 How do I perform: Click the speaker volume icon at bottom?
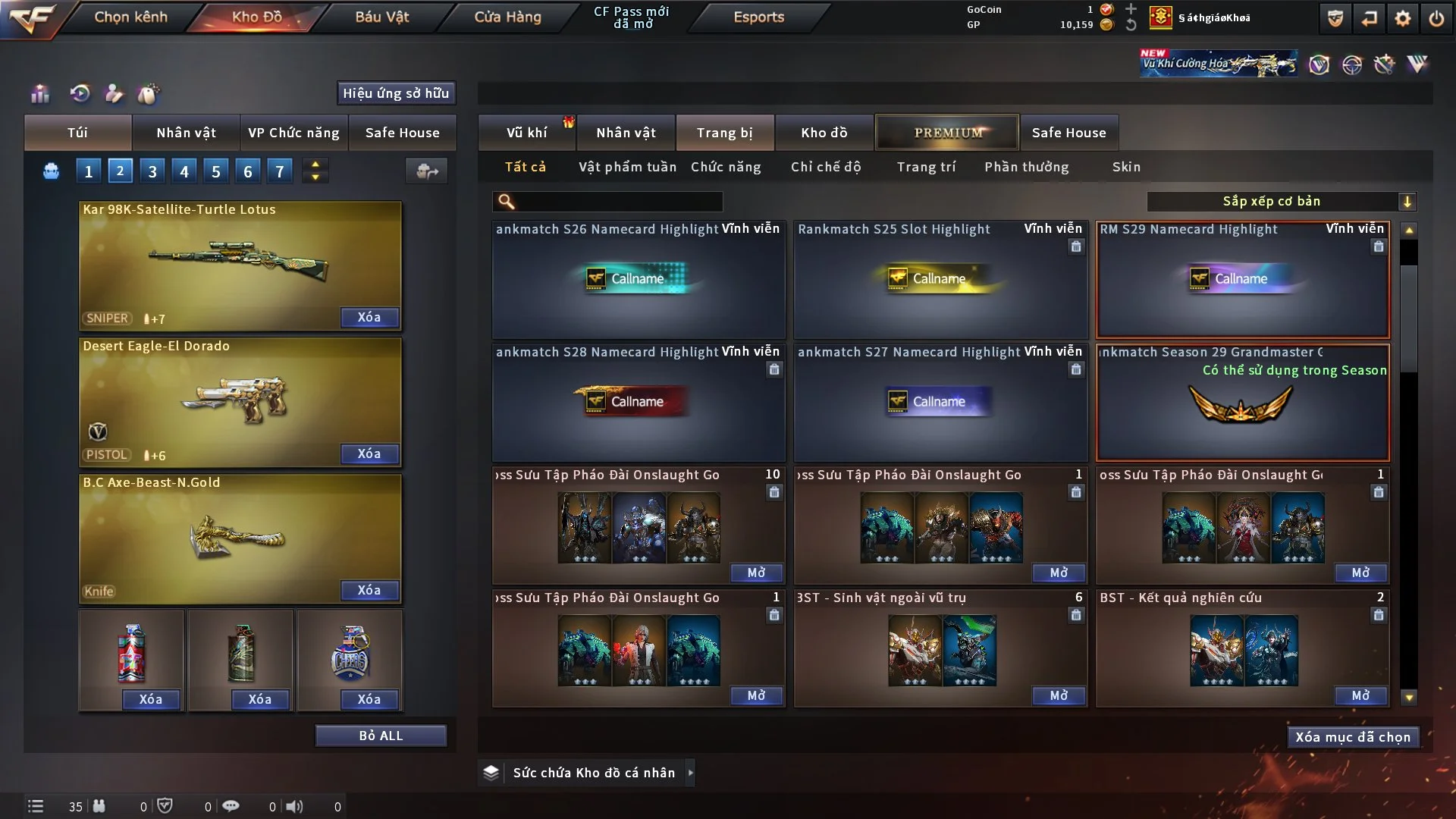295,806
